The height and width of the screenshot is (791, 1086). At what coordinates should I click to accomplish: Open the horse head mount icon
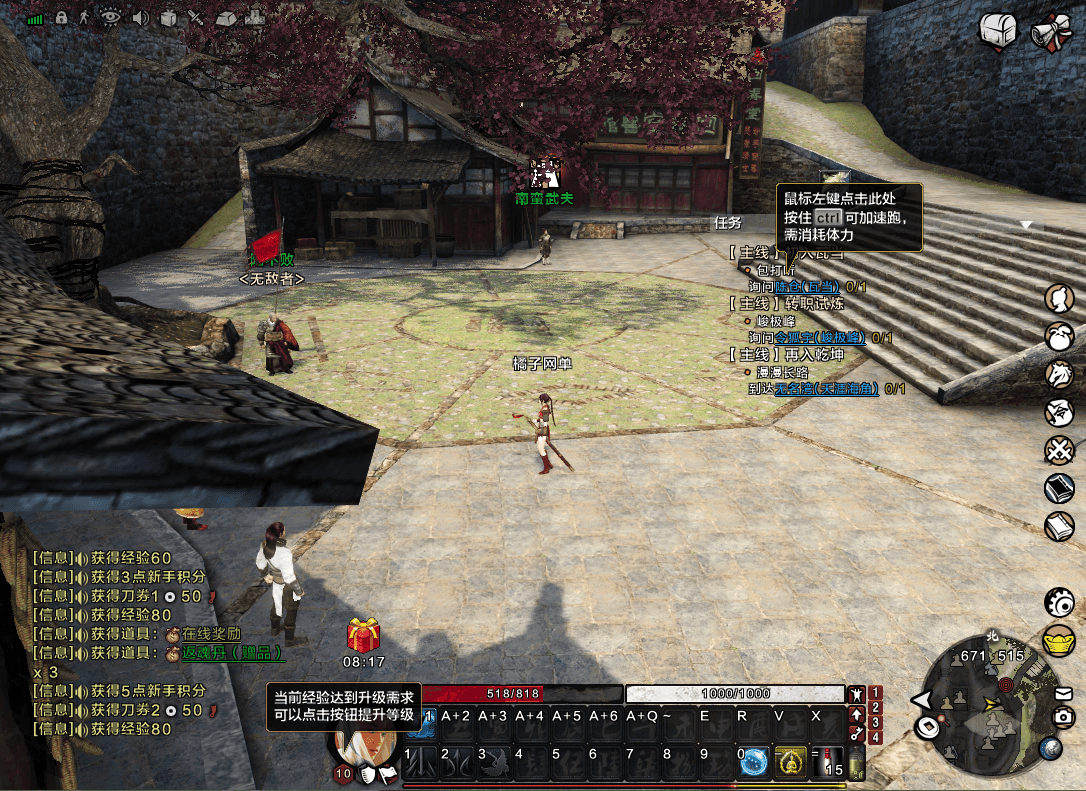coord(1059,374)
